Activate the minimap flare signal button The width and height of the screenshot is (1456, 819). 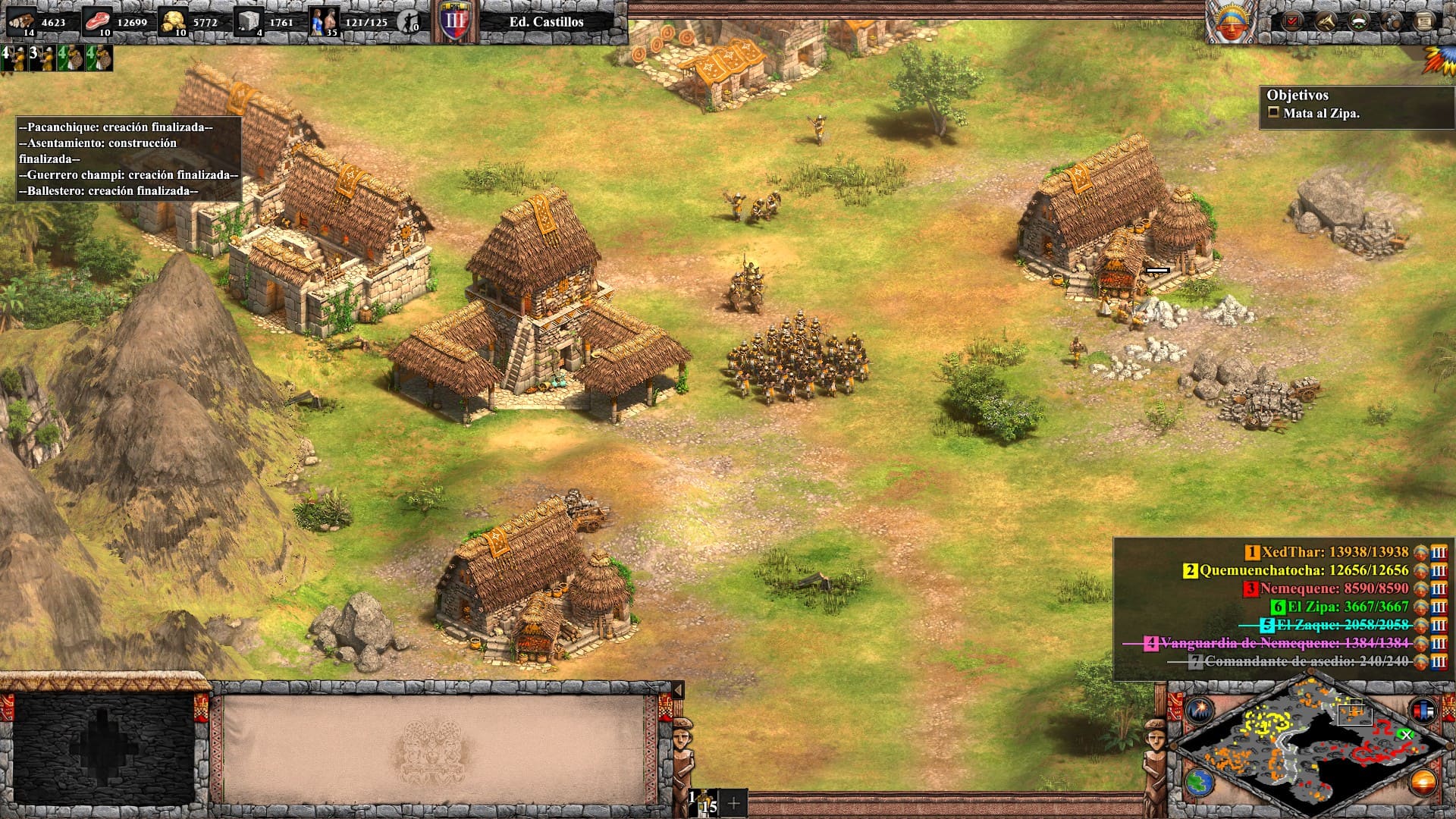click(x=1200, y=711)
